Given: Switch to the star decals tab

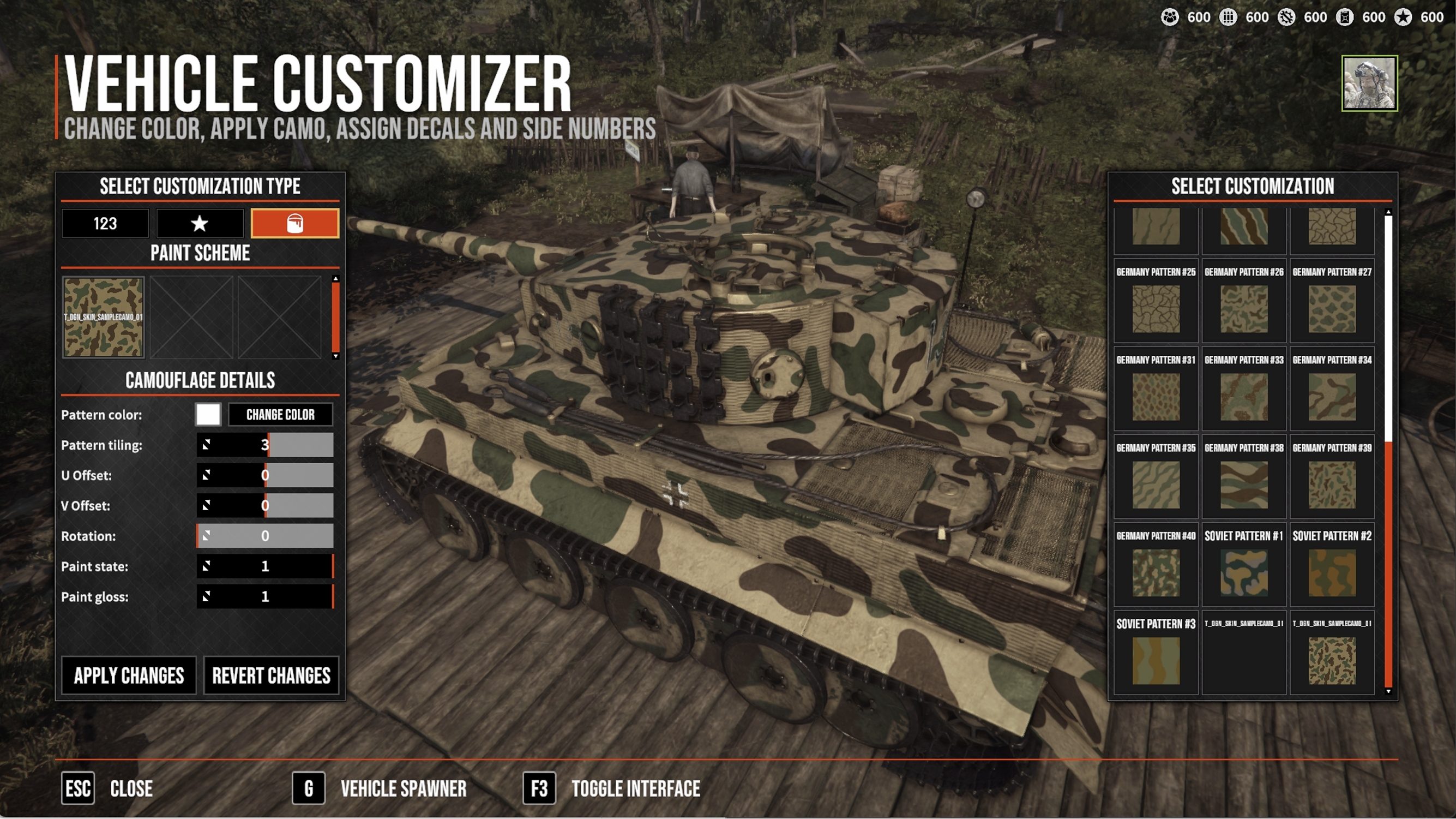Looking at the screenshot, I should tap(200, 223).
